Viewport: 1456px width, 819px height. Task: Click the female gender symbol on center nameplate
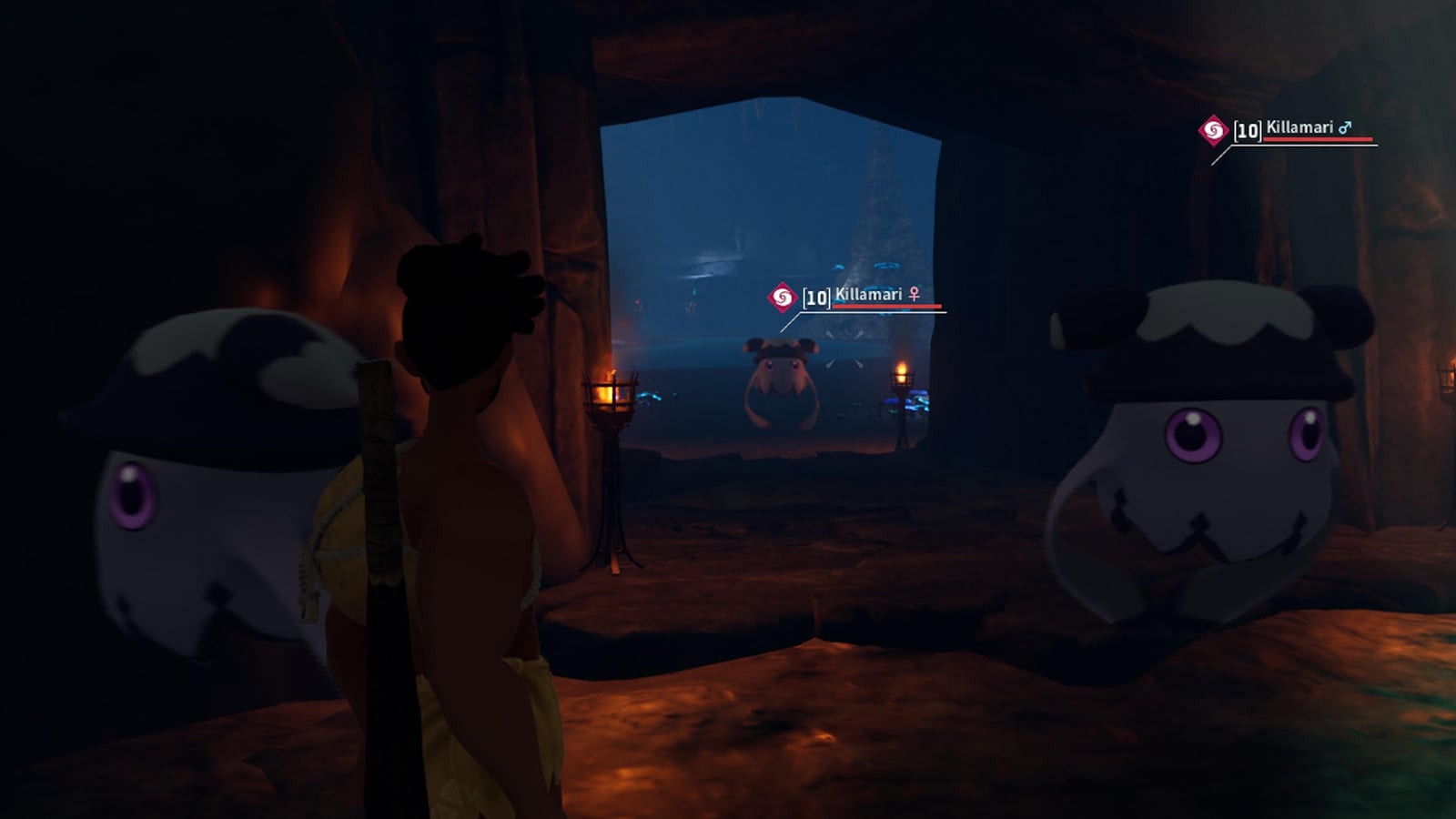click(915, 295)
